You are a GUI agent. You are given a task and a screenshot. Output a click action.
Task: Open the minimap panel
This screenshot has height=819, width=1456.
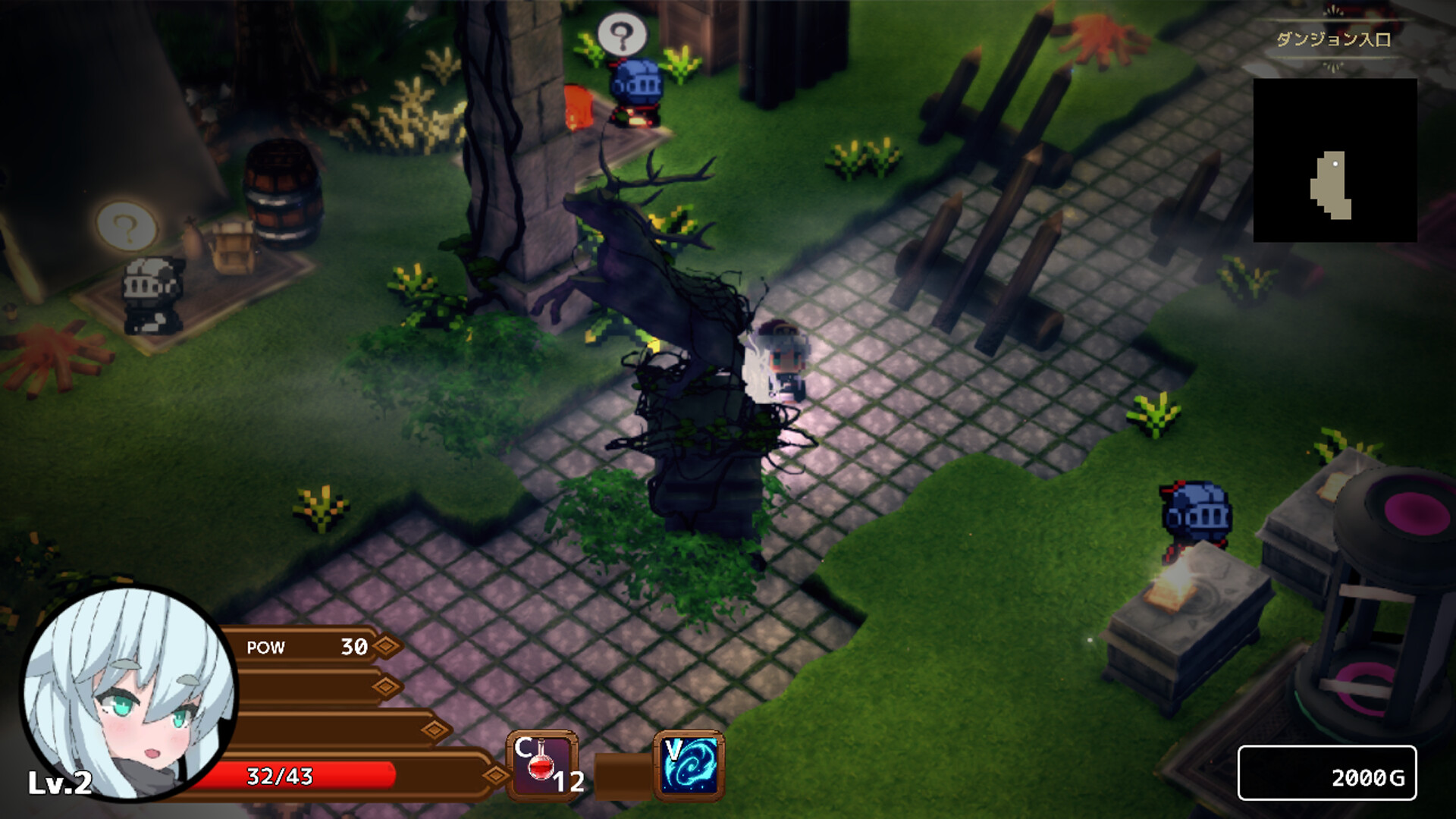click(1337, 162)
